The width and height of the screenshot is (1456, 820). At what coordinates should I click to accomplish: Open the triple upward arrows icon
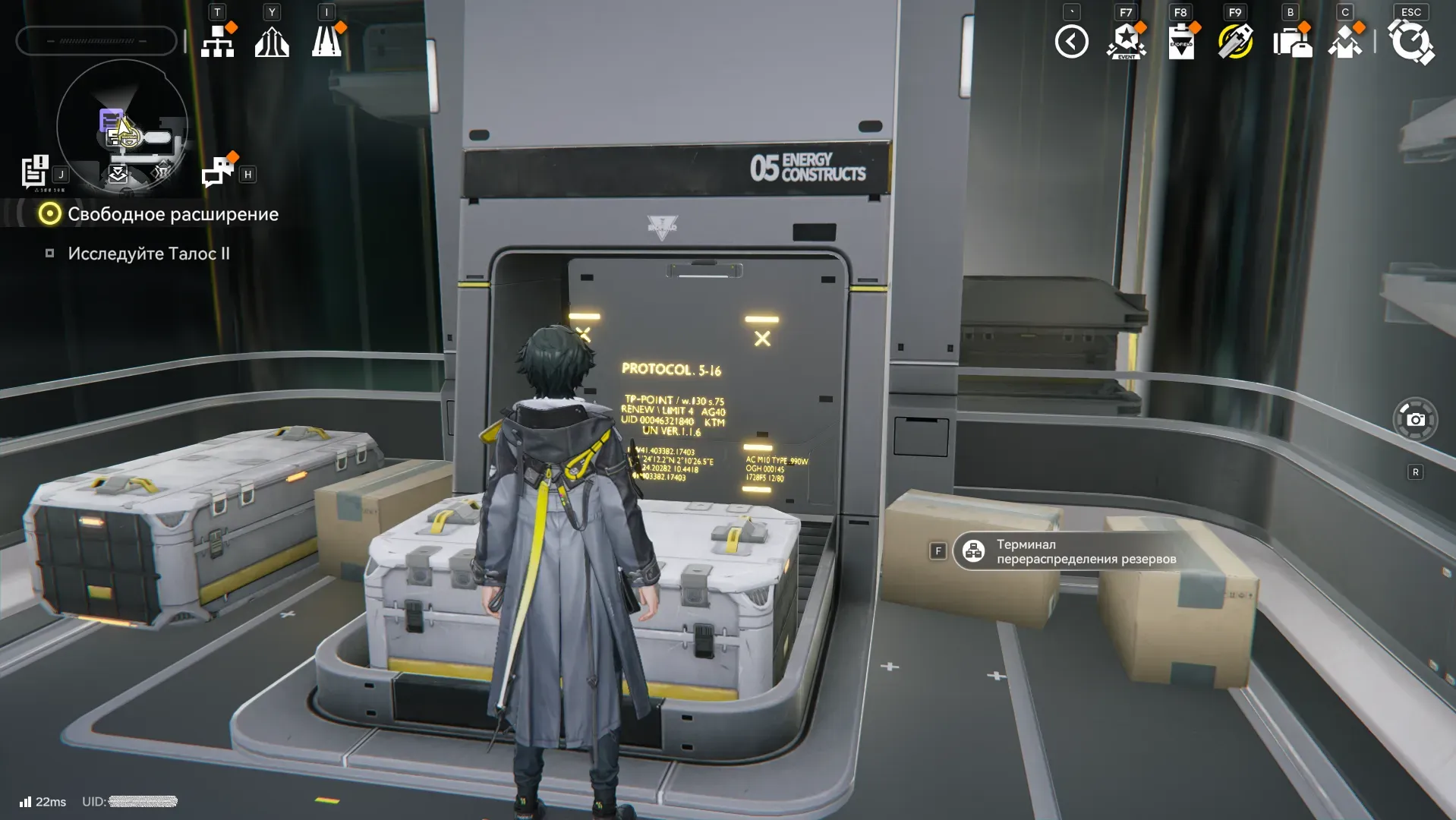[272, 42]
